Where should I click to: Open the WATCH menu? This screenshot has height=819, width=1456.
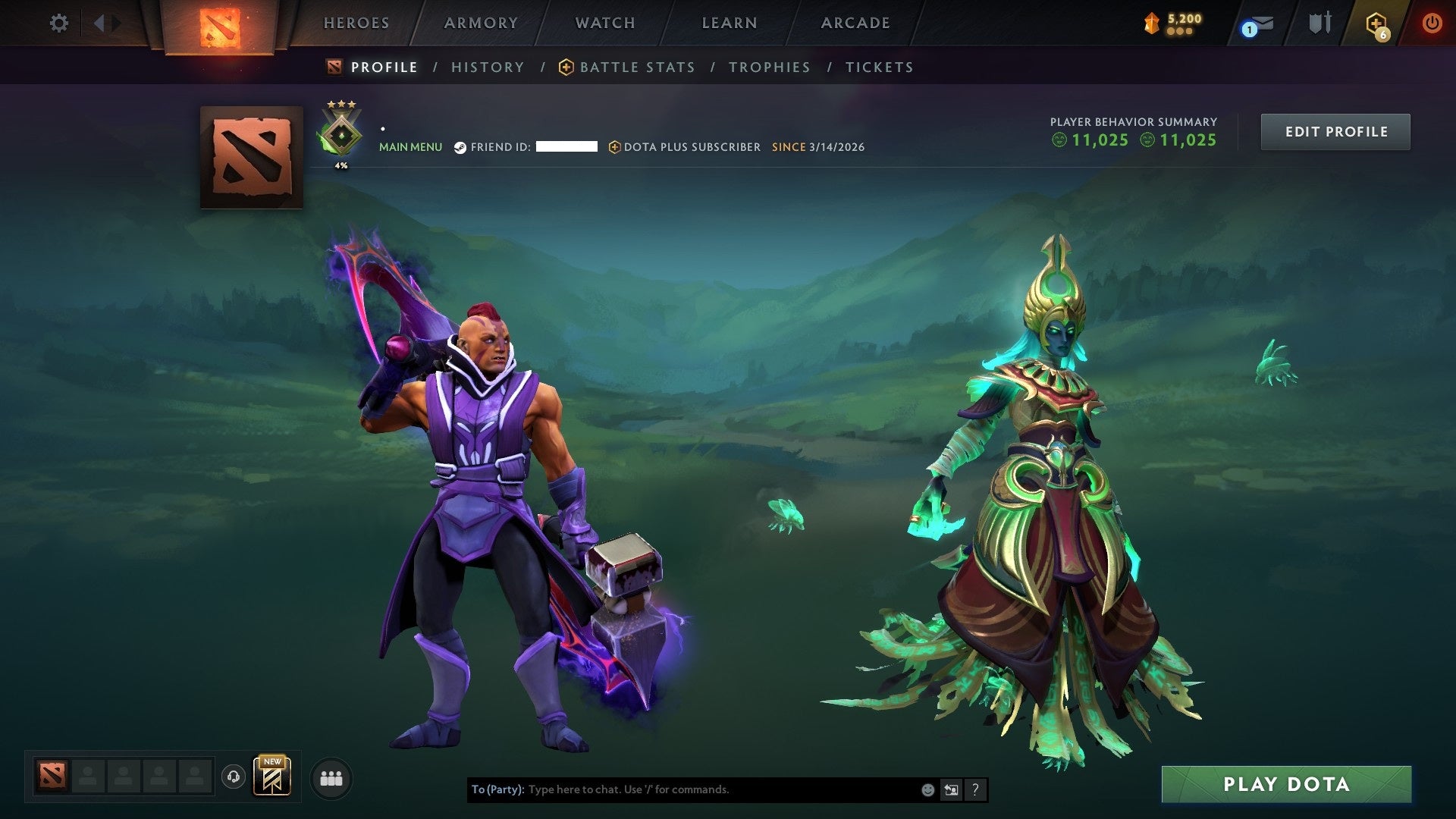[604, 23]
